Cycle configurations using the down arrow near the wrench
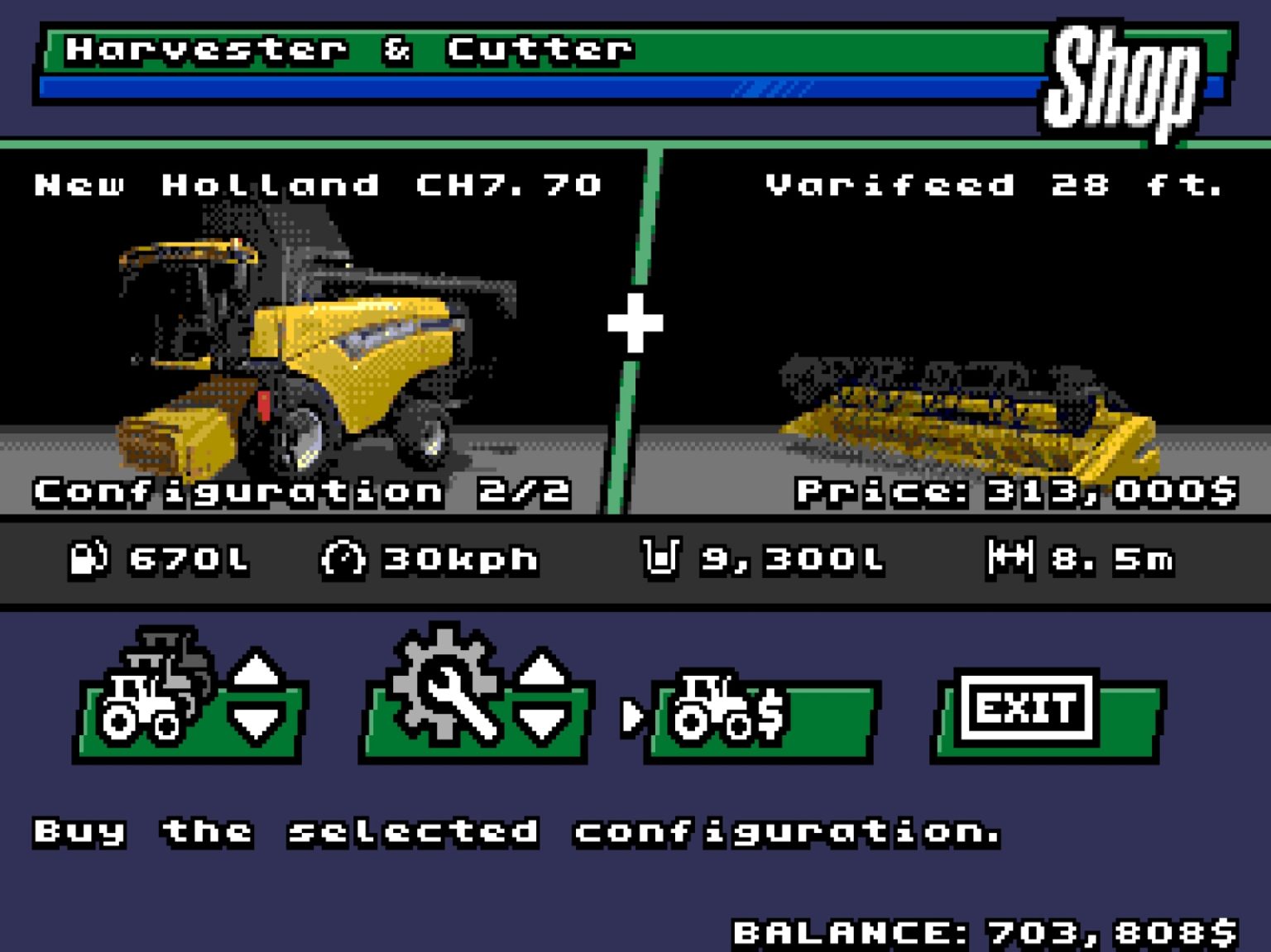This screenshot has width=1271, height=952. (x=542, y=721)
